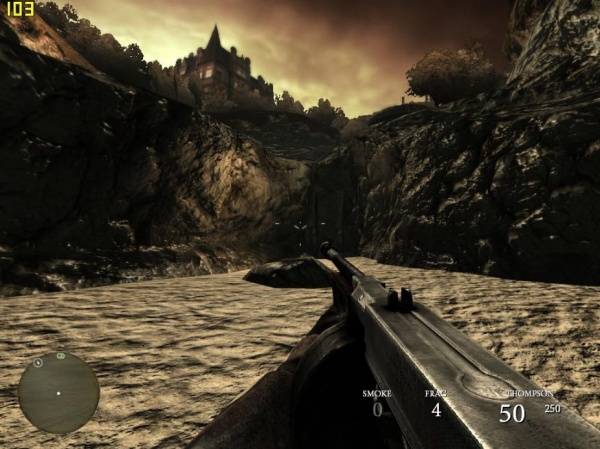
Task: Click the circular compass minimap
Action: pyautogui.click(x=58, y=392)
